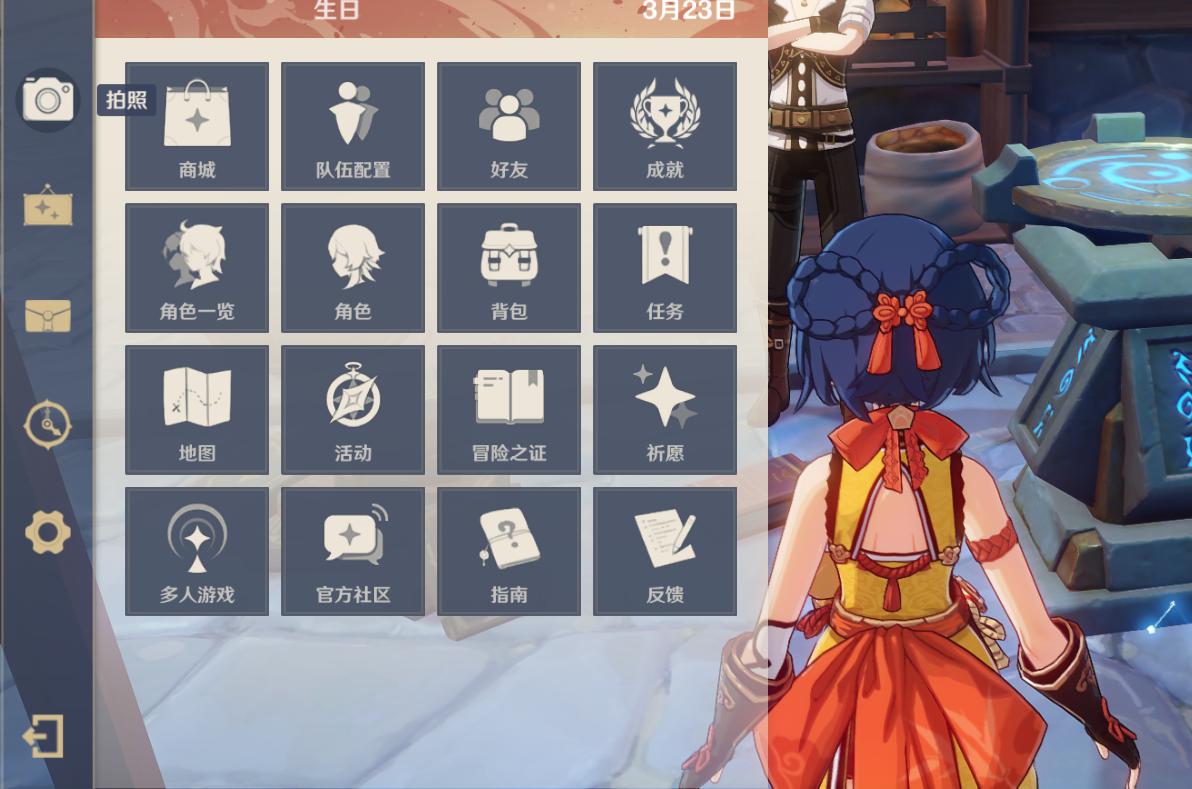Open the 商城 shop menu tile
Viewport: 1192px width, 789px height.
(x=197, y=126)
